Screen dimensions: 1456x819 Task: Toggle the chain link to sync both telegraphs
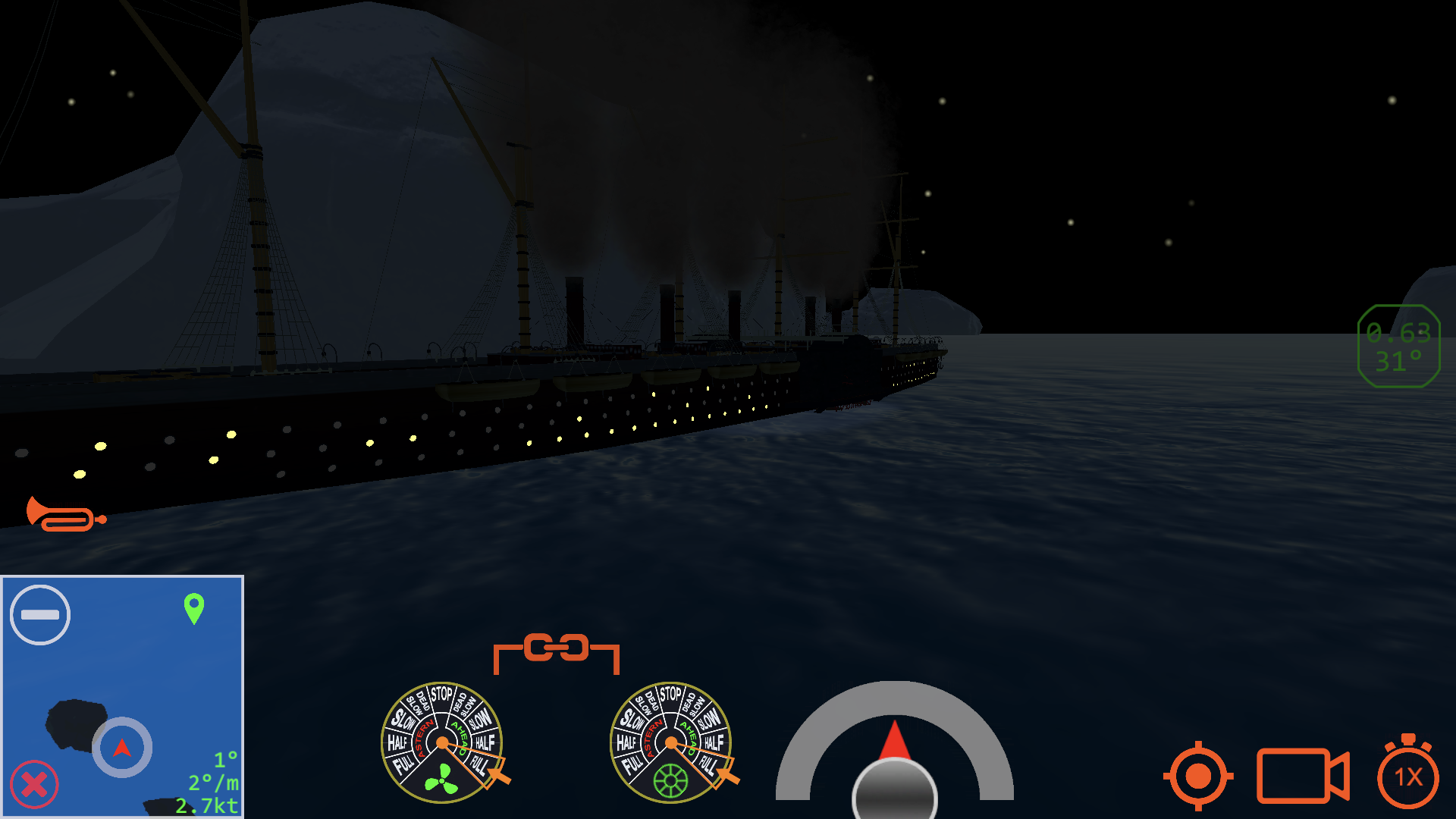point(556,648)
